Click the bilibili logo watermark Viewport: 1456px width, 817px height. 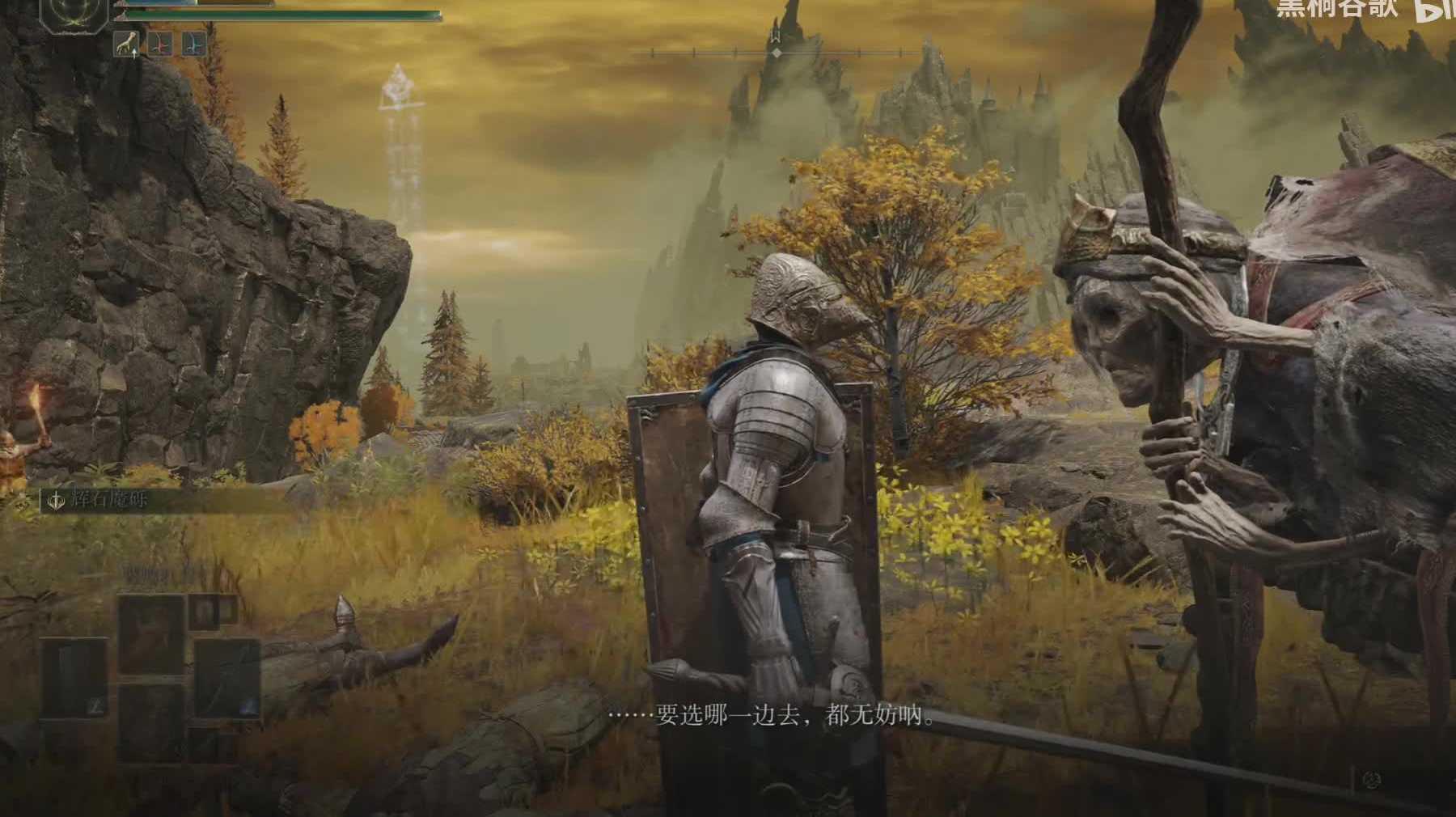click(x=1436, y=8)
